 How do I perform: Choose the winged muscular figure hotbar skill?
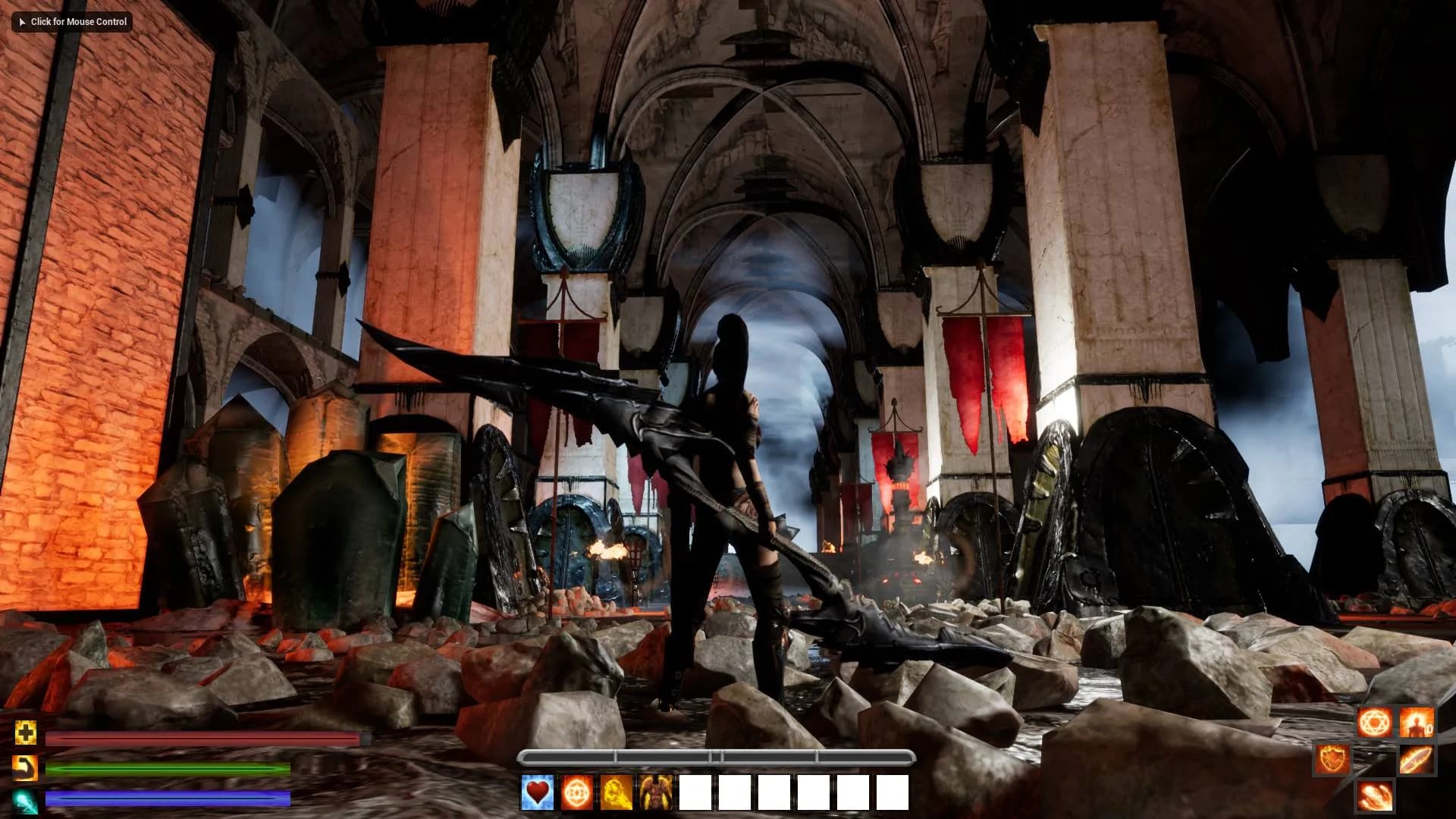pyautogui.click(x=656, y=792)
